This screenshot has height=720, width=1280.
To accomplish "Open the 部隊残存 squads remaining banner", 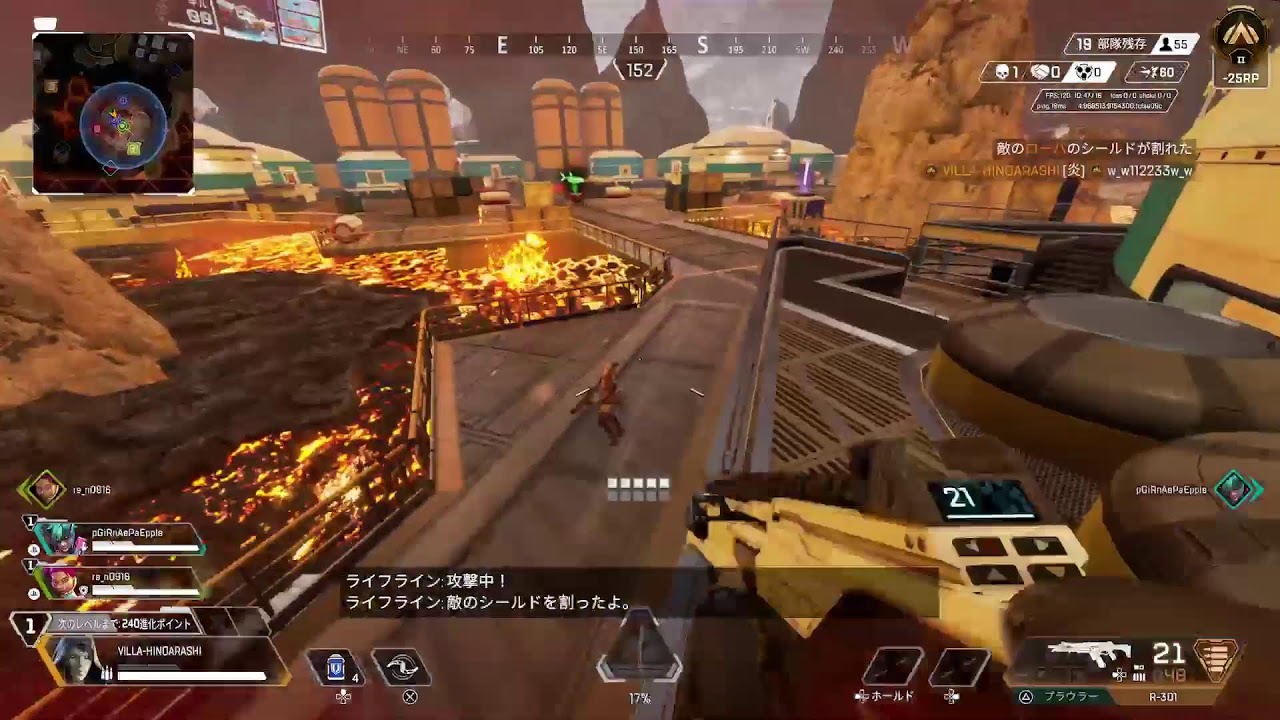I will pos(1112,42).
